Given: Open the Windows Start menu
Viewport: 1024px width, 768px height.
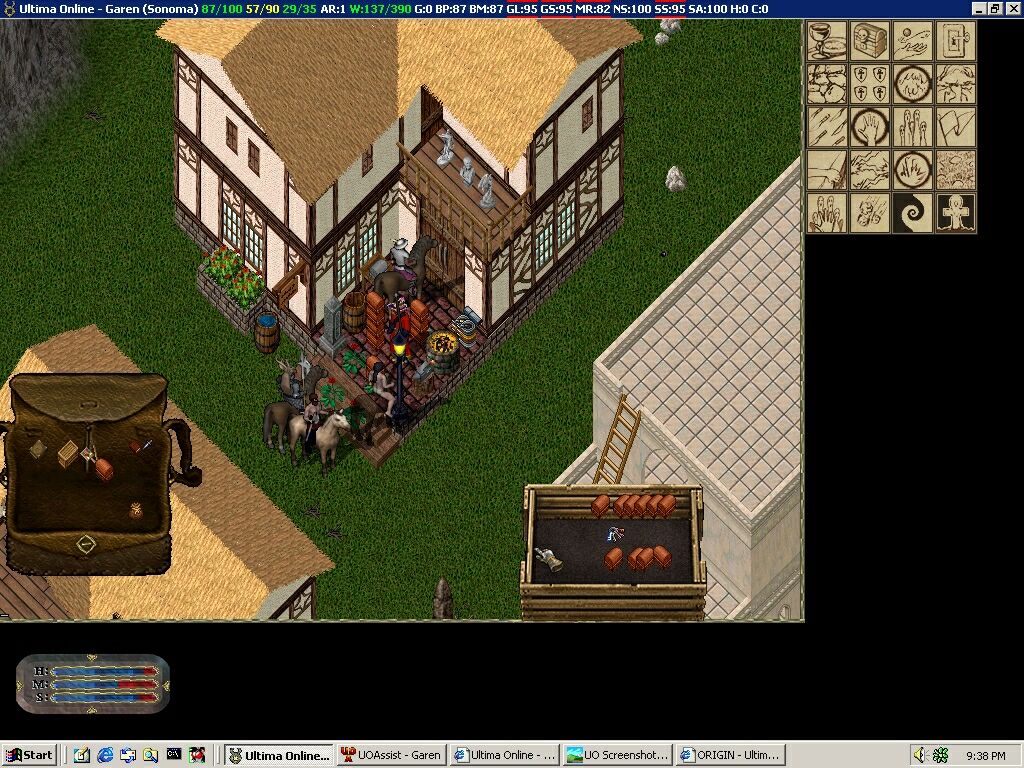Looking at the screenshot, I should tap(29, 755).
